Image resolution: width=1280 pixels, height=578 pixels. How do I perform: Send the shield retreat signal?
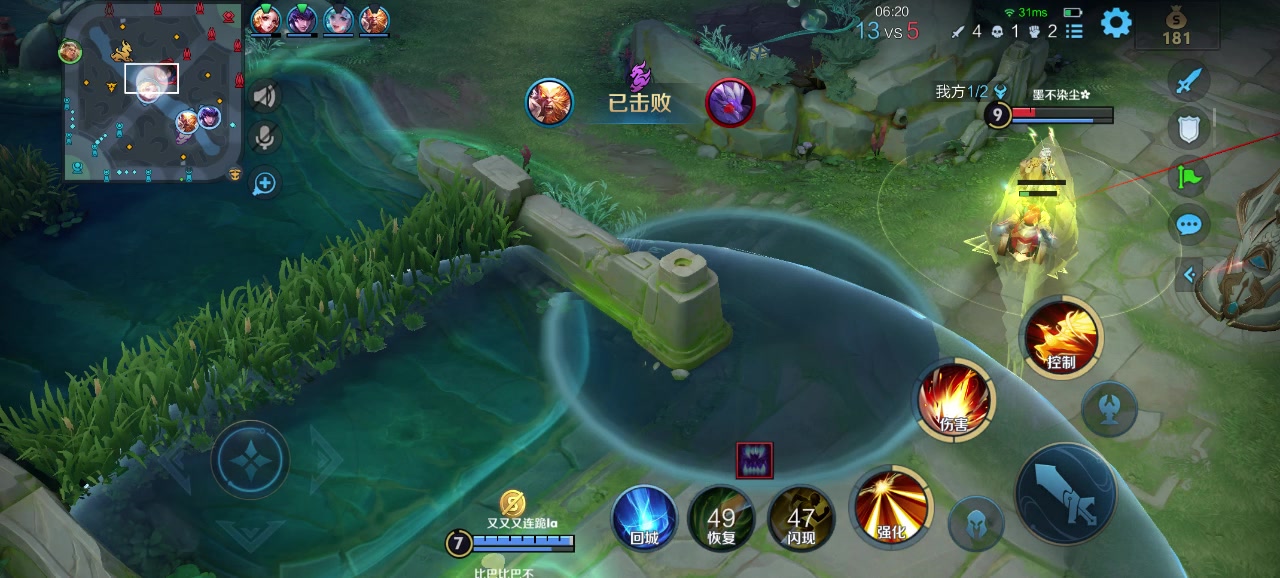[x=1188, y=127]
